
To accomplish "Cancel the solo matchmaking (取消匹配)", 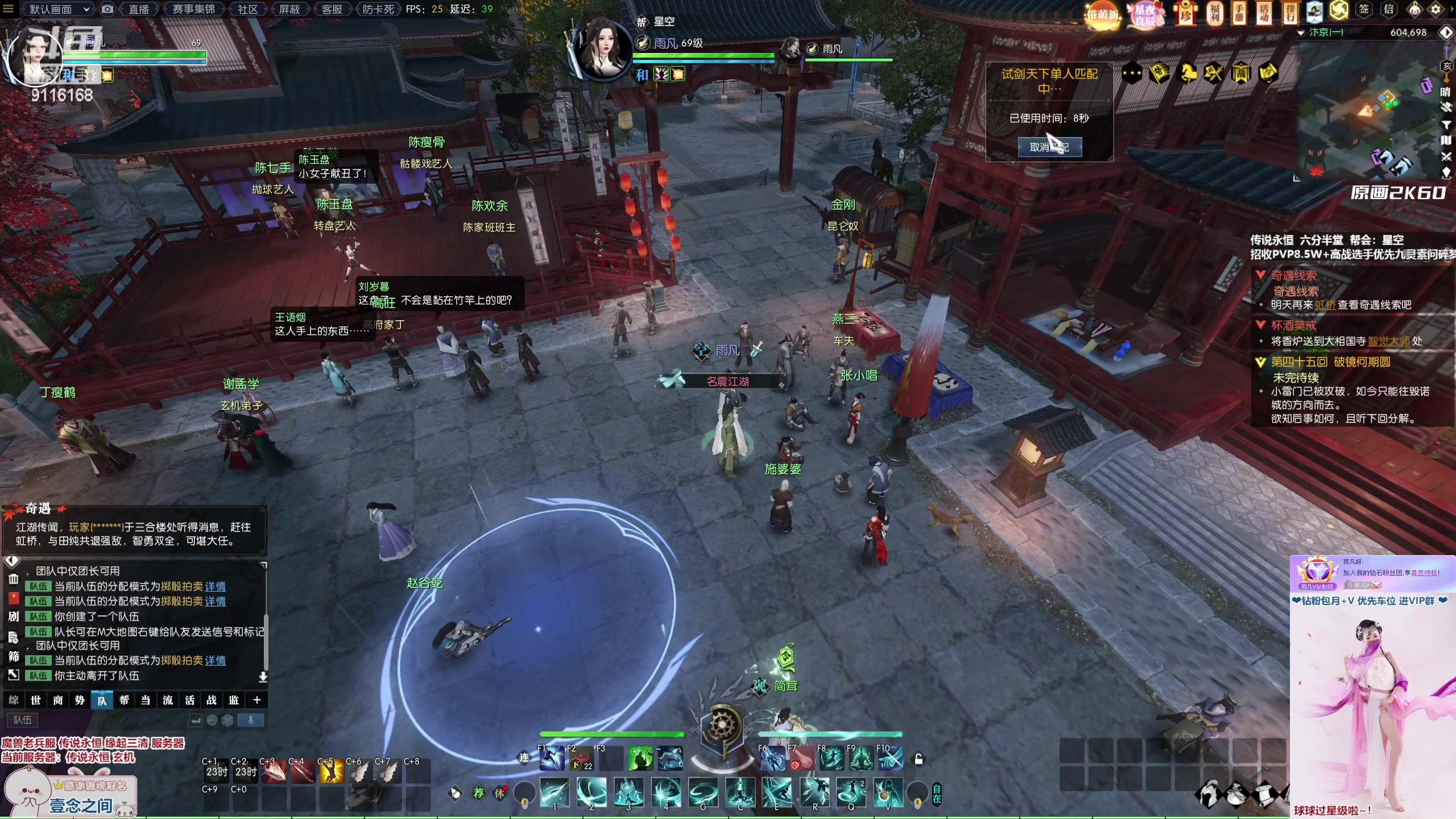I will tap(1049, 147).
